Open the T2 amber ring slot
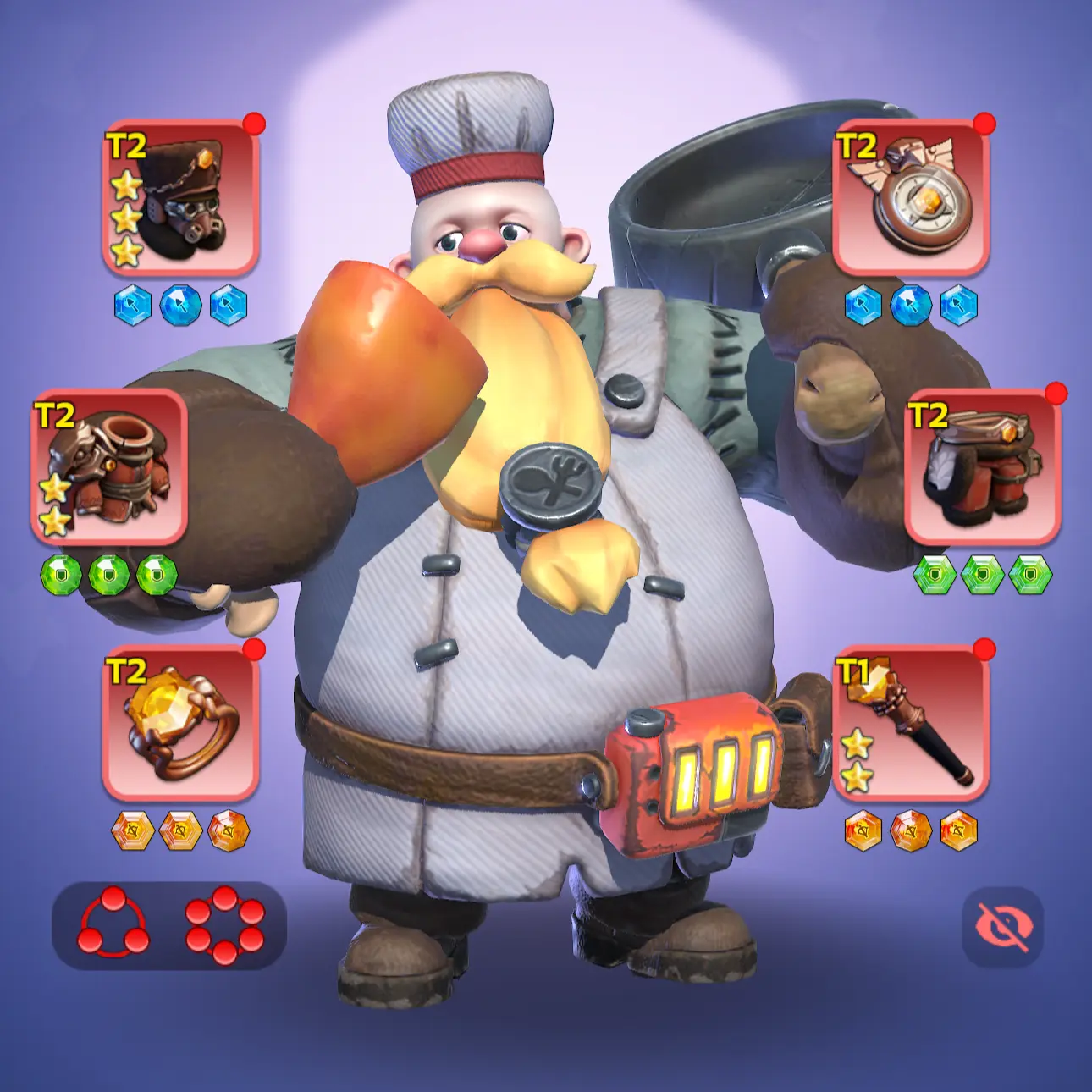The image size is (1092, 1092). (x=180, y=722)
